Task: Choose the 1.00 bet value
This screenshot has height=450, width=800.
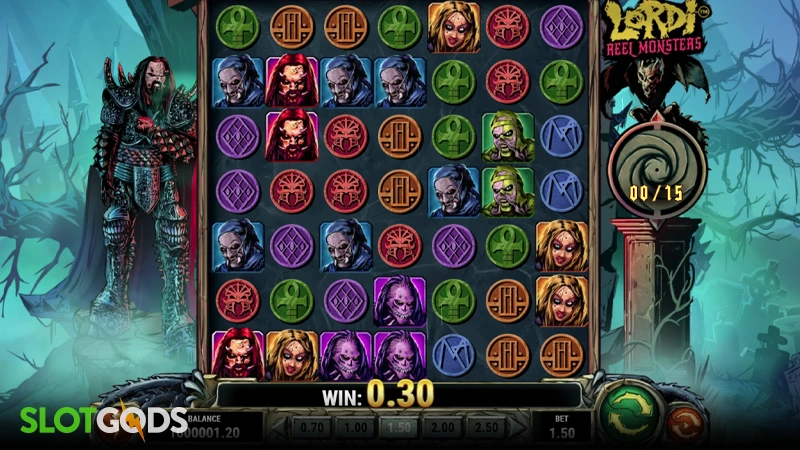Action: tap(355, 427)
